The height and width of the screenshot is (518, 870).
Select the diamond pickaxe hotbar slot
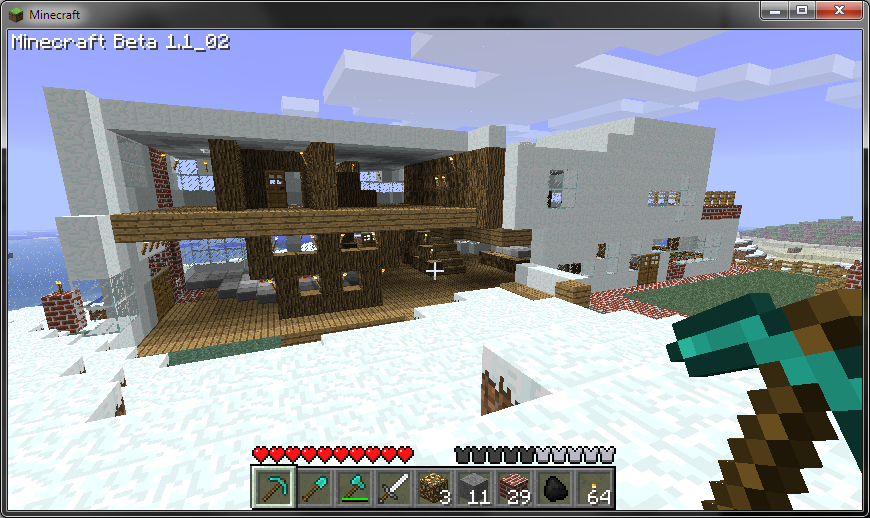tap(272, 488)
